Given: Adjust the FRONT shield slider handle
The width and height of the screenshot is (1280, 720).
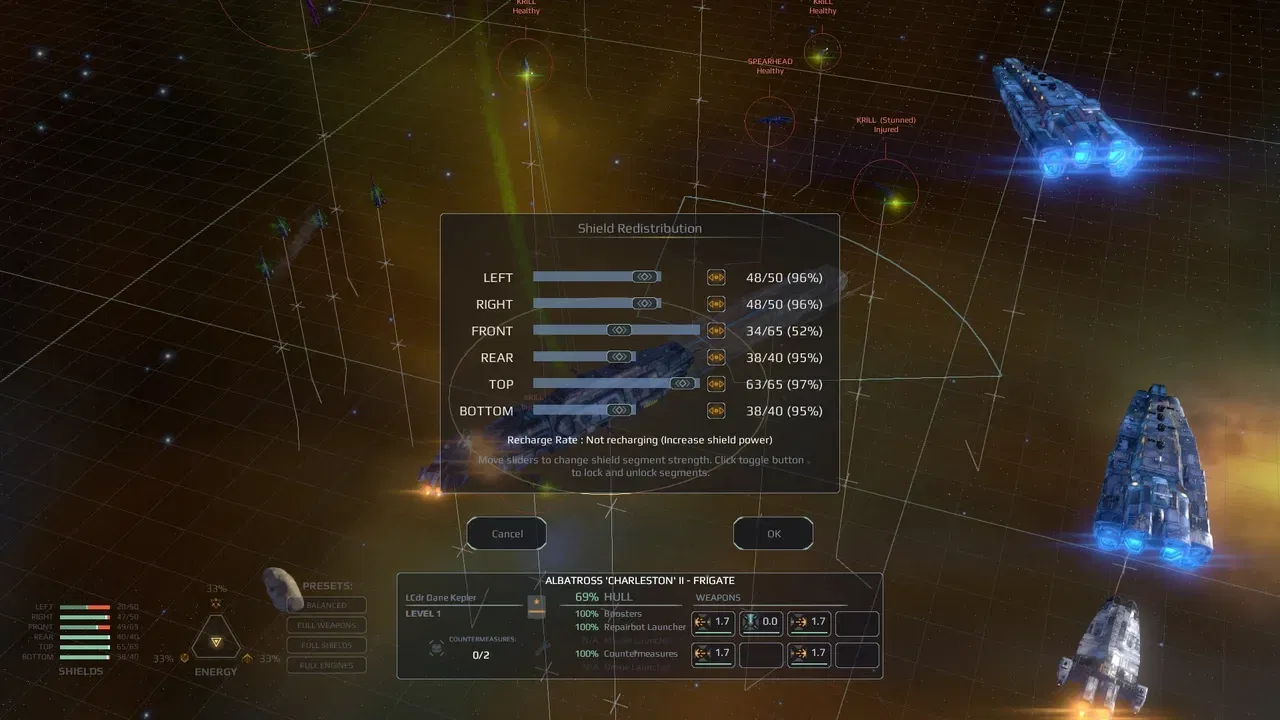Looking at the screenshot, I should [x=619, y=330].
